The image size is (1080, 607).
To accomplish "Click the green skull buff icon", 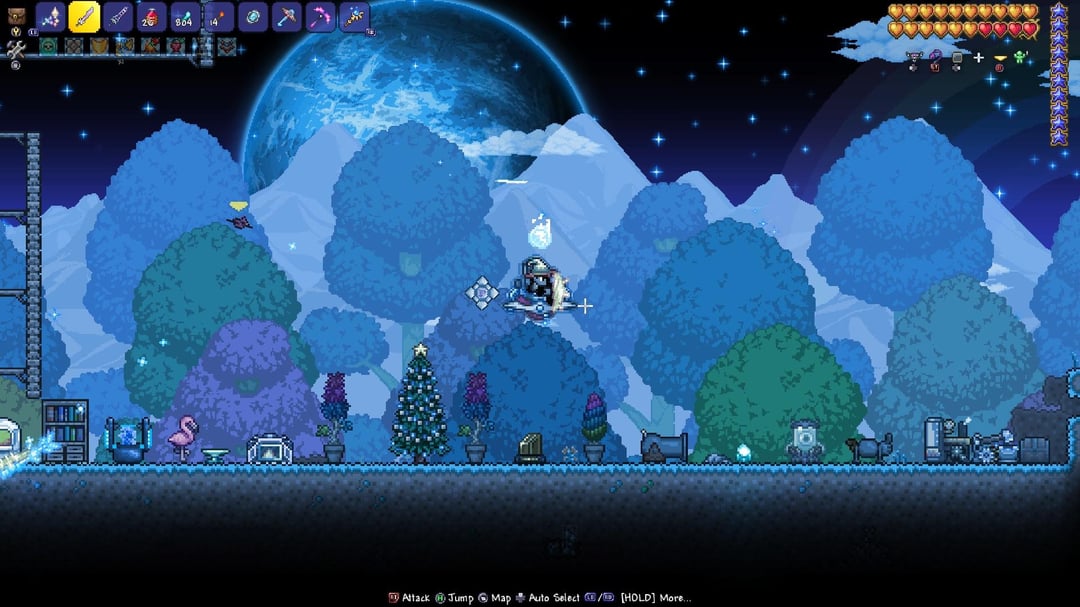I will pyautogui.click(x=48, y=45).
